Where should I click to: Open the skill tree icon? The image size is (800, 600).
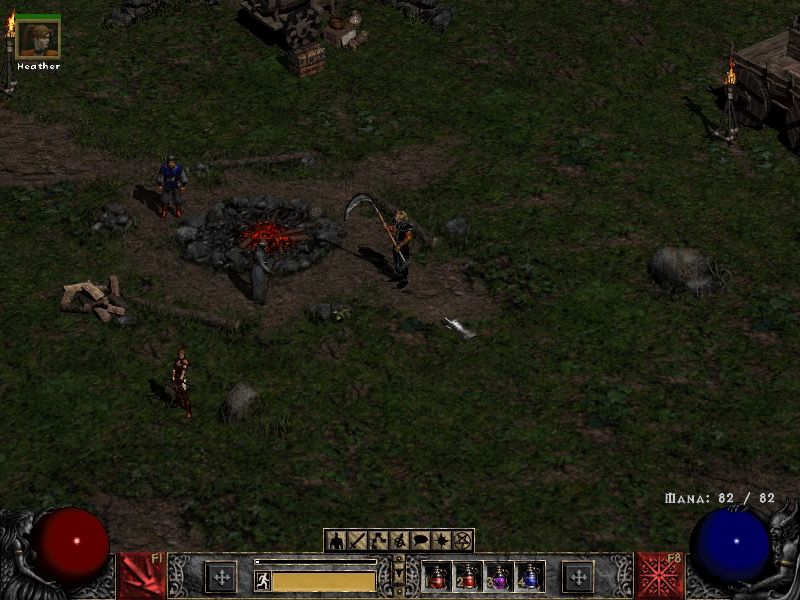(x=378, y=541)
